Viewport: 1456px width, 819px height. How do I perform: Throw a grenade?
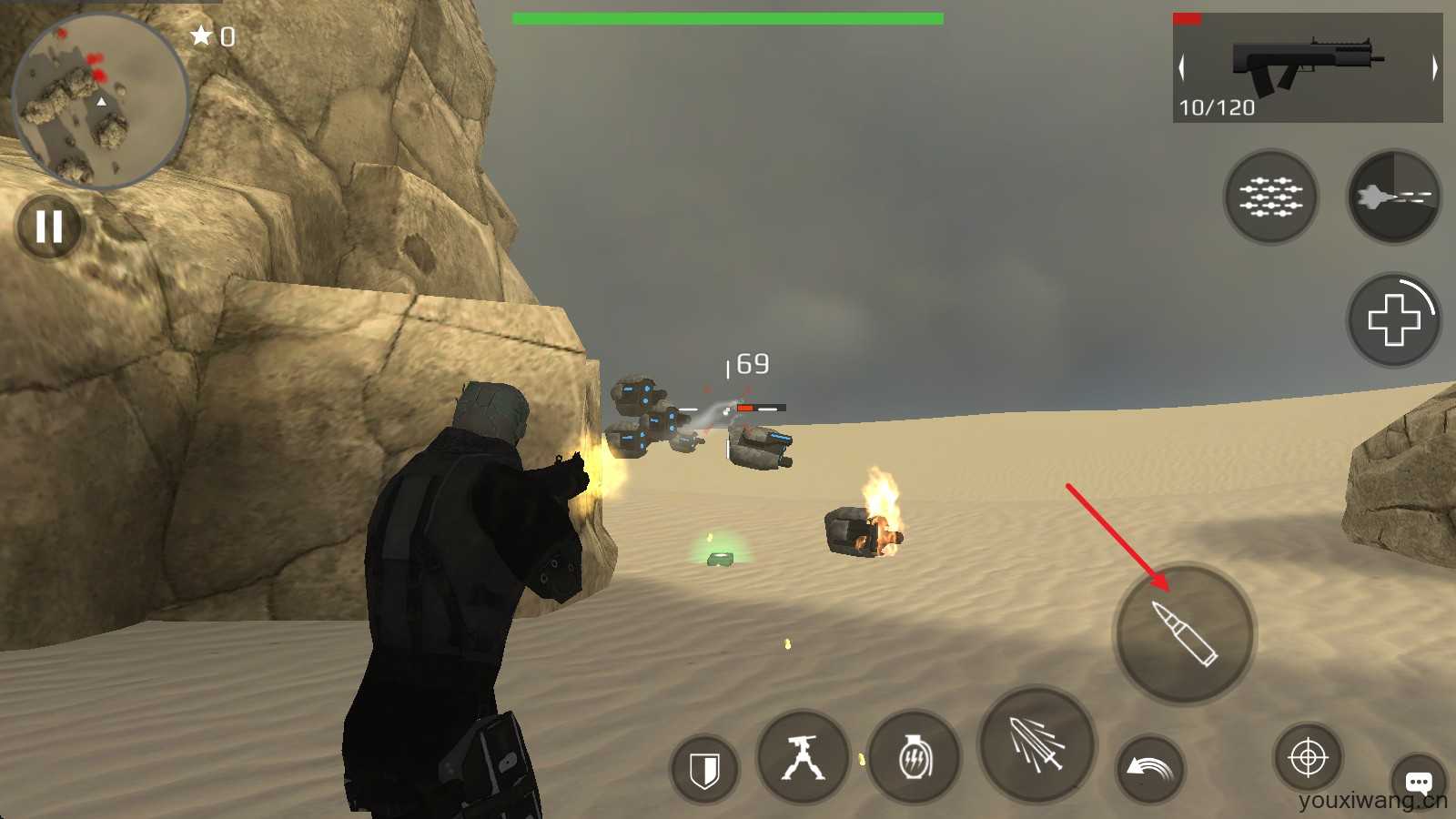915,758
